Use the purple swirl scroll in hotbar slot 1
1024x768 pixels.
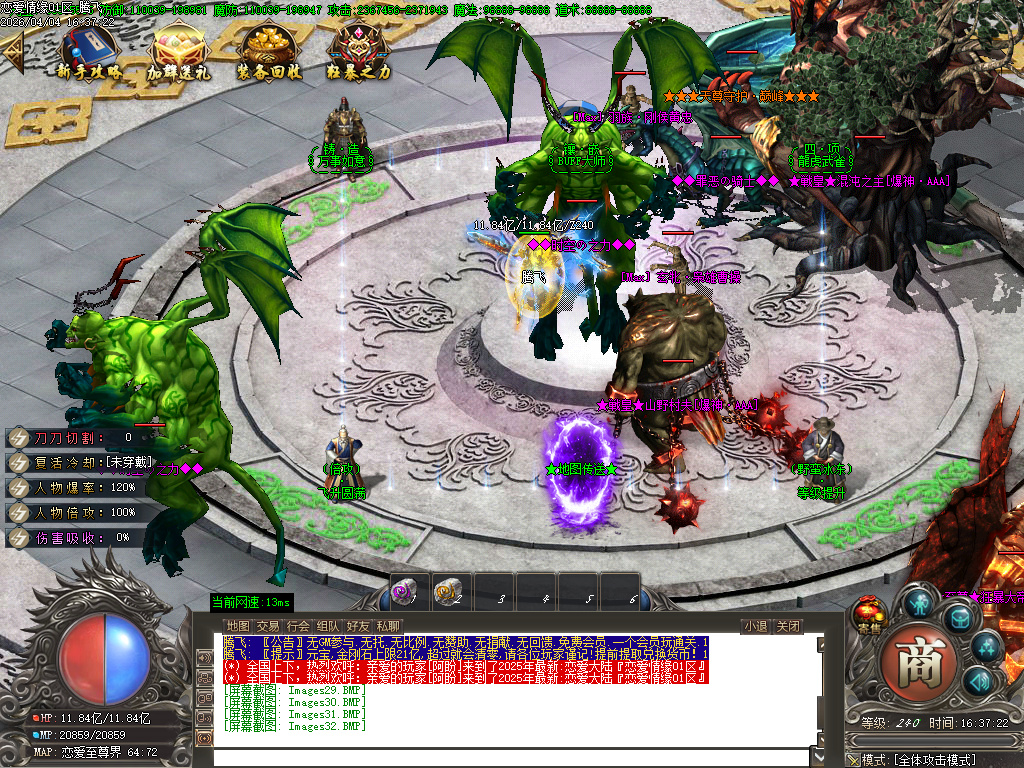[404, 592]
